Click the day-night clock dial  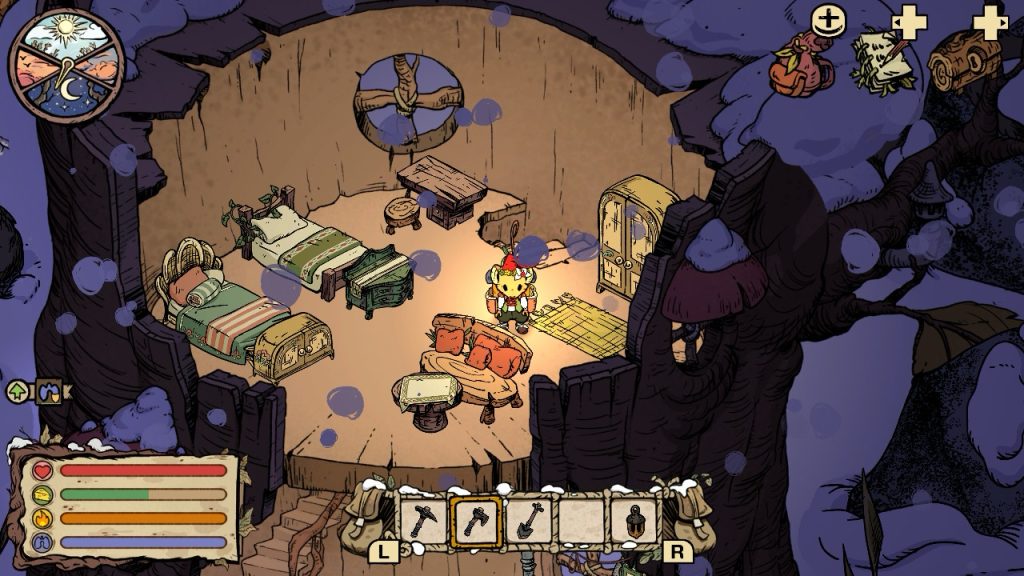coord(66,67)
